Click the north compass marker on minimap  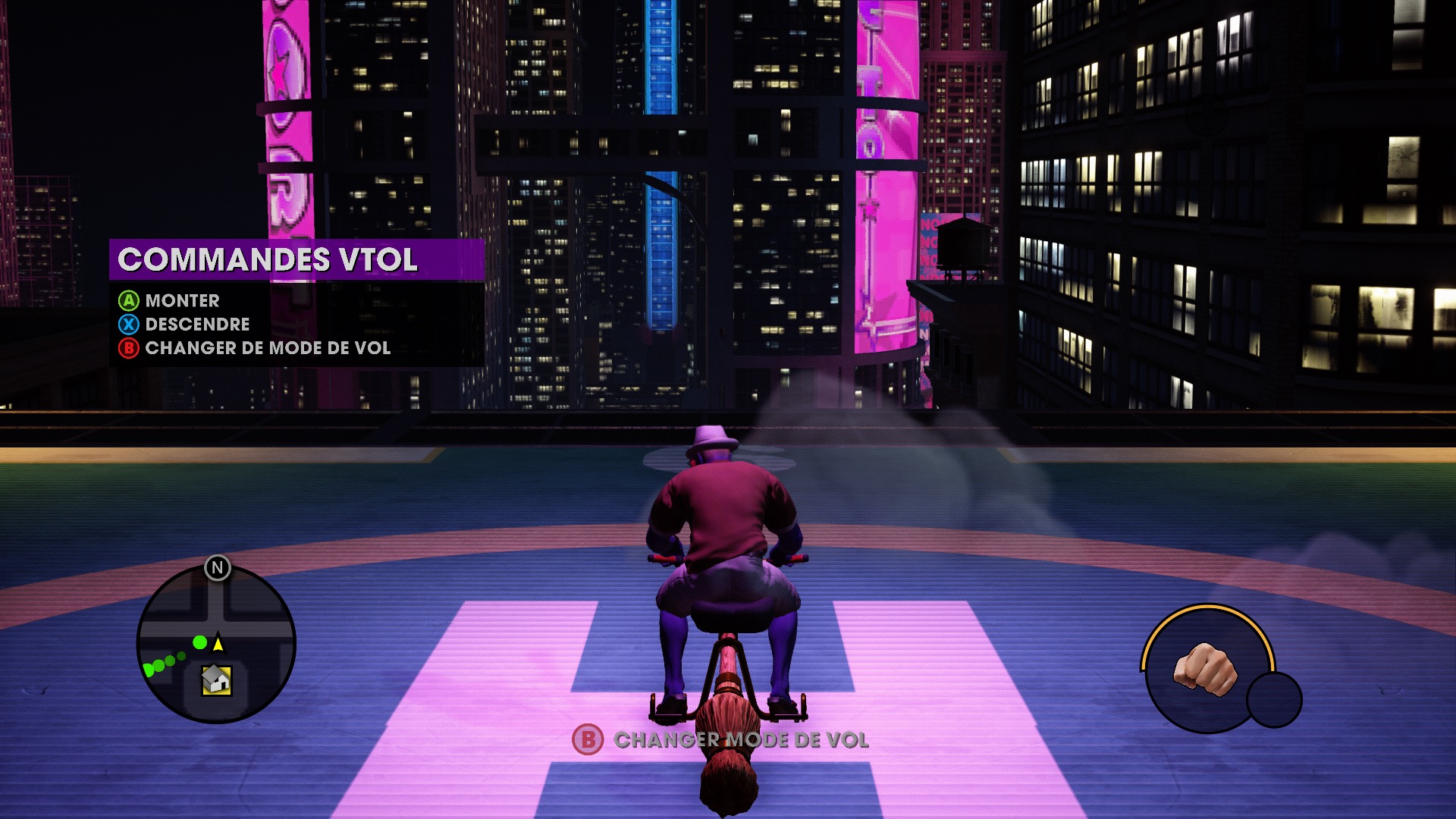point(218,567)
